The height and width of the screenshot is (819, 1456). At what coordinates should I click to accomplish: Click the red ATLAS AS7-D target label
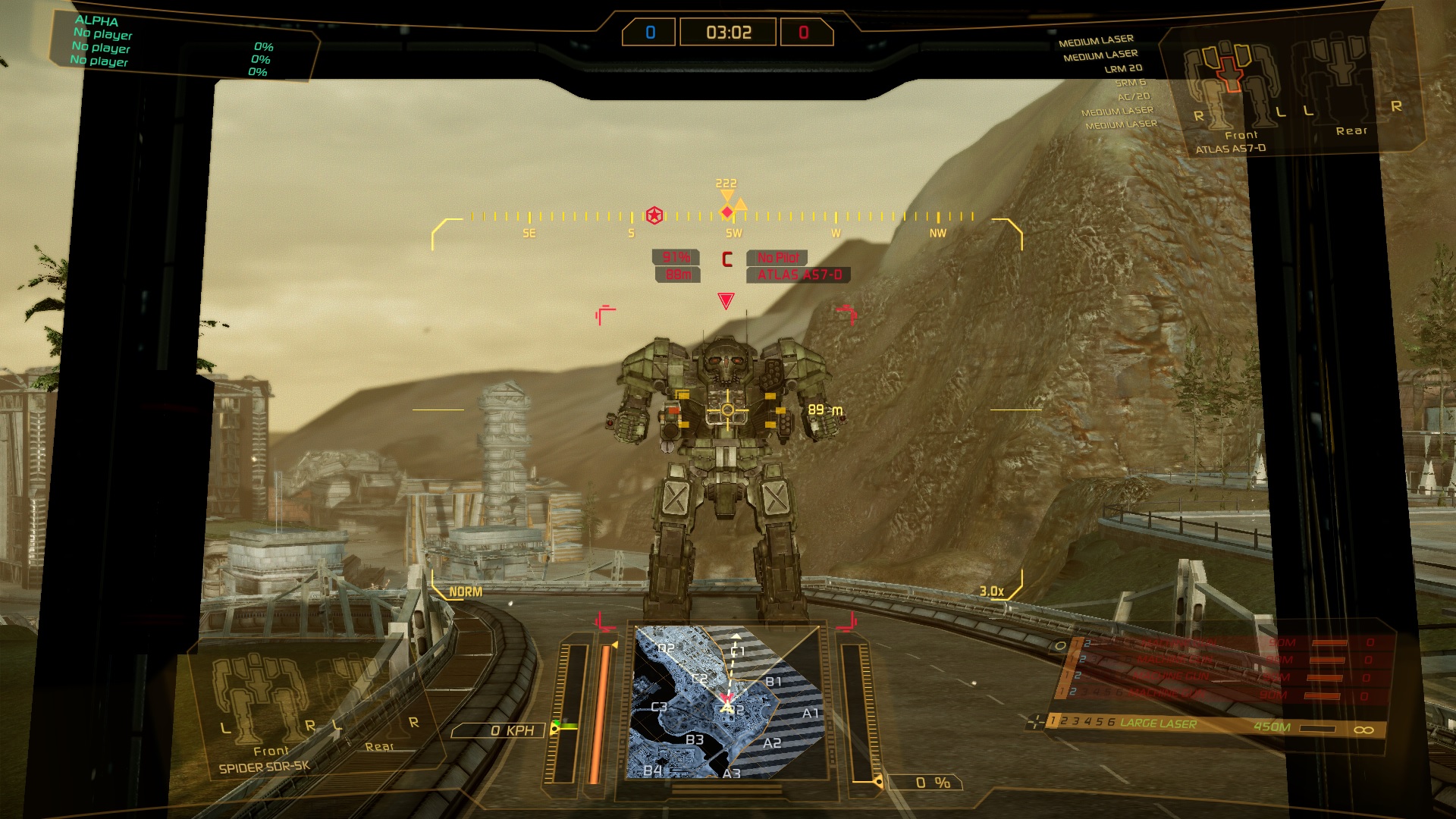(x=799, y=275)
